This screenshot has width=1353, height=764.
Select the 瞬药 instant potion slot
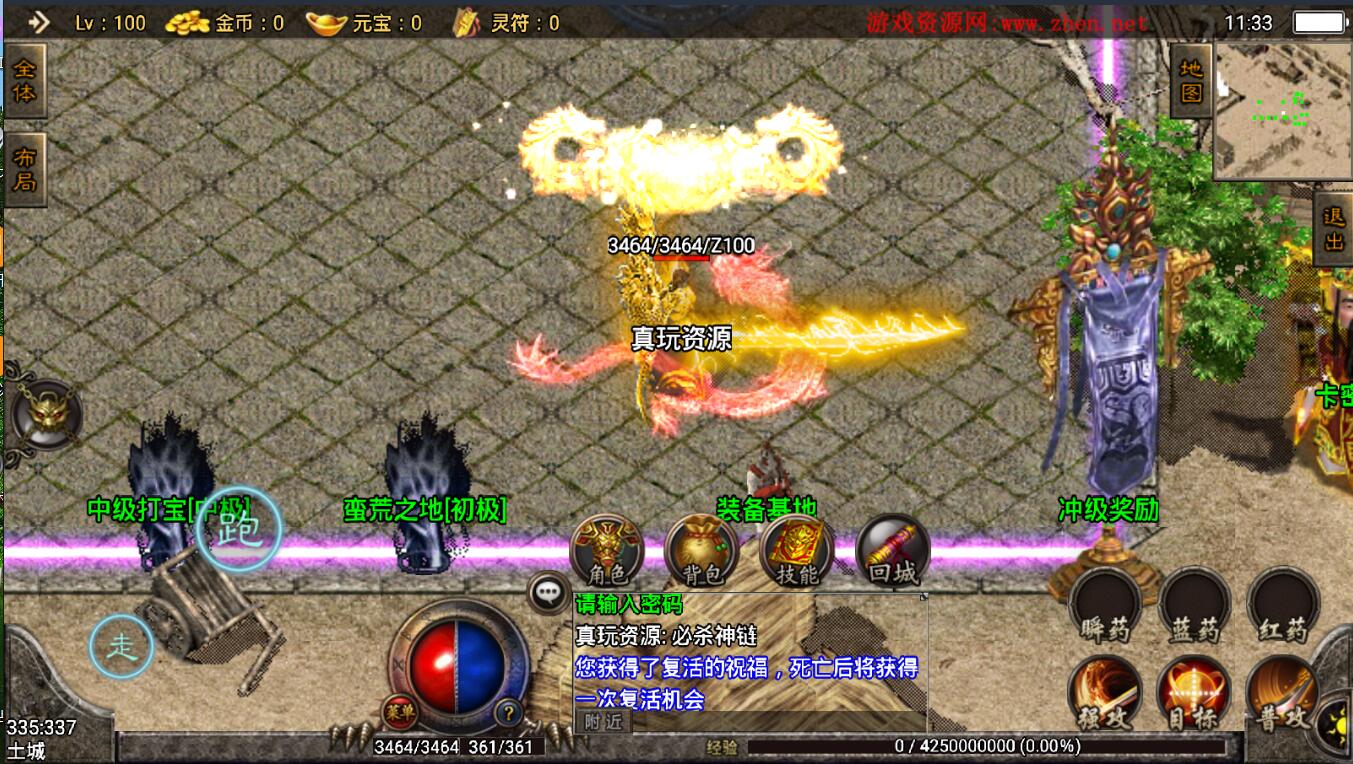[1105, 605]
